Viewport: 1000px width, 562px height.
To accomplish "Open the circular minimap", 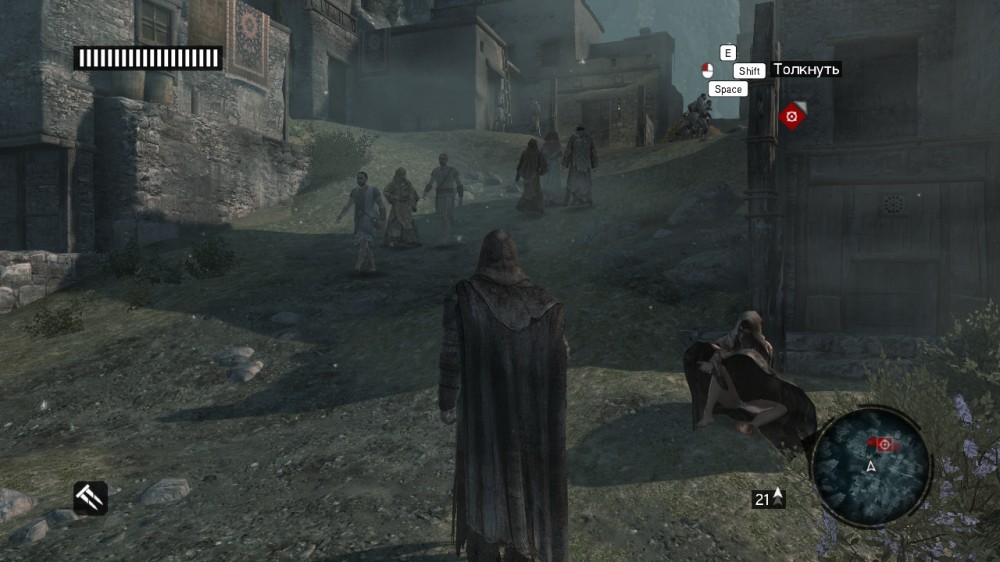I will pos(870,467).
